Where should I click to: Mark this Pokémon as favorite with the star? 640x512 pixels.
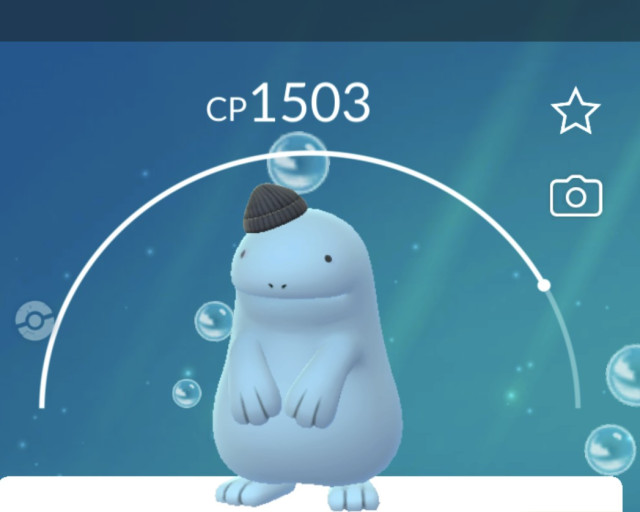(576, 110)
